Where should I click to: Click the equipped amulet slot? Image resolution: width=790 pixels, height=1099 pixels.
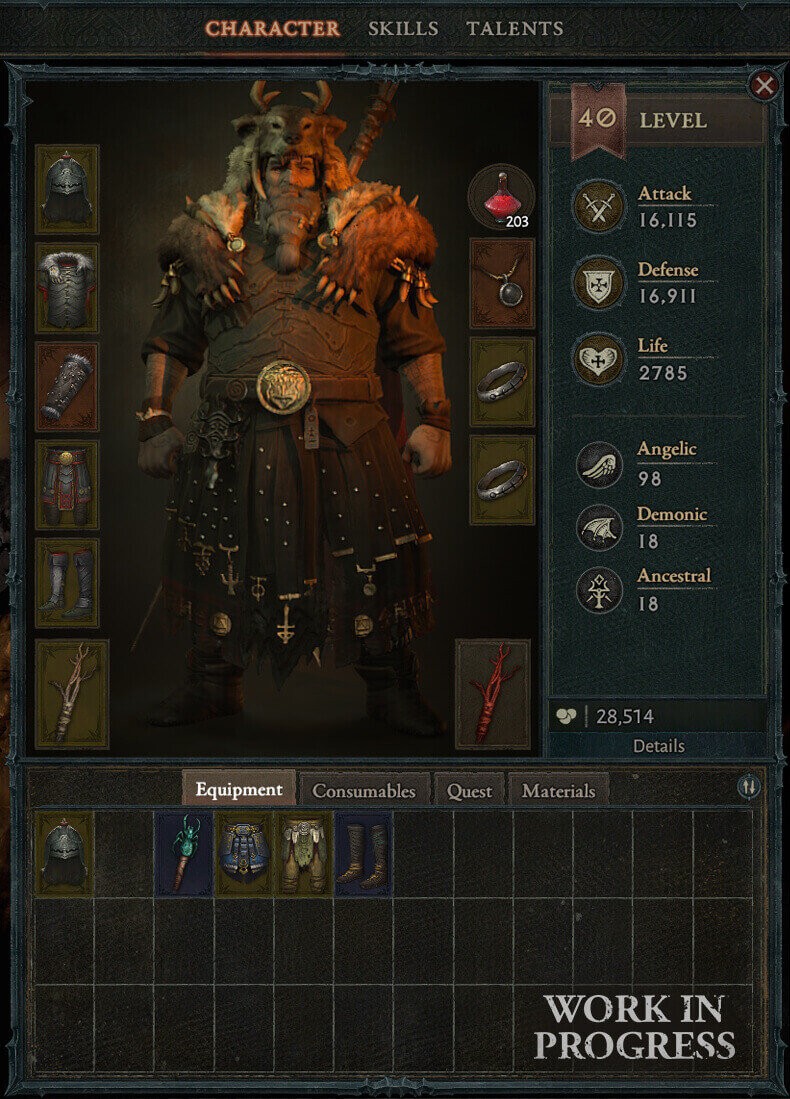[502, 283]
